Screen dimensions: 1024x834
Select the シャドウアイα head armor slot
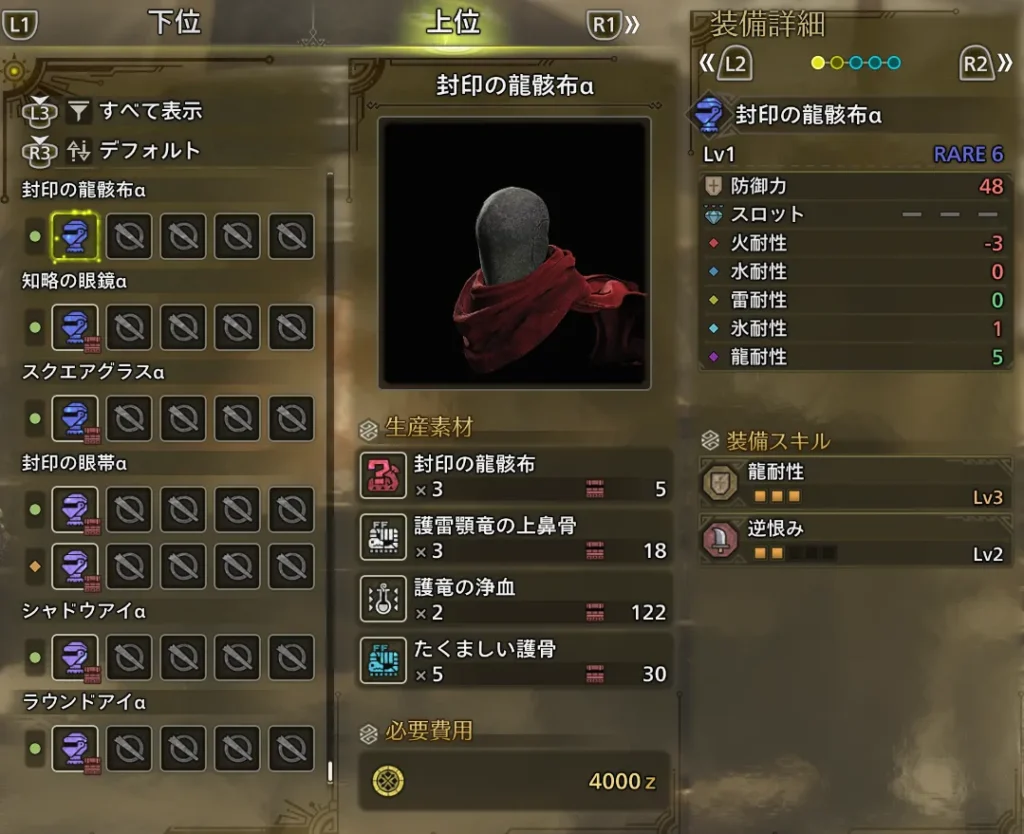(x=75, y=657)
